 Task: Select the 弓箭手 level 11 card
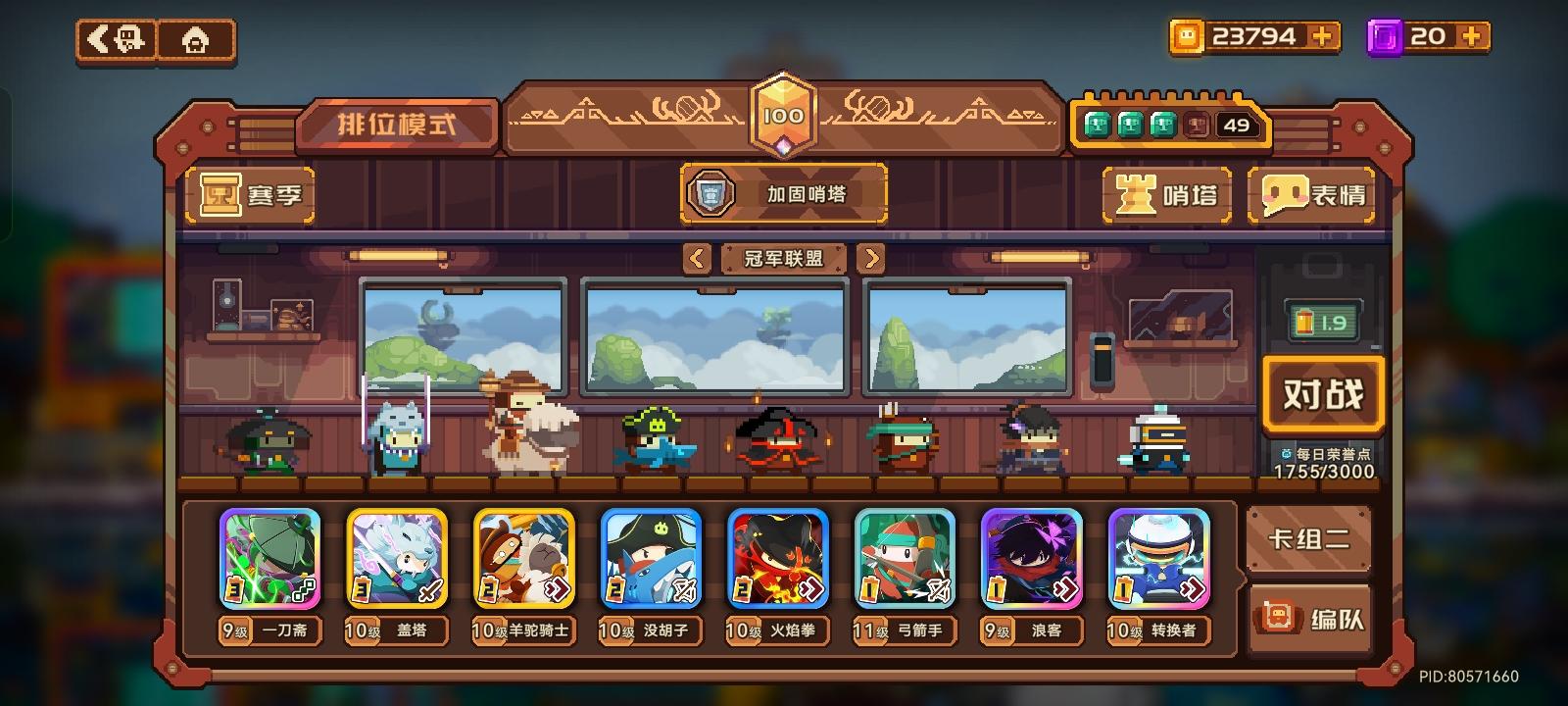905,559
